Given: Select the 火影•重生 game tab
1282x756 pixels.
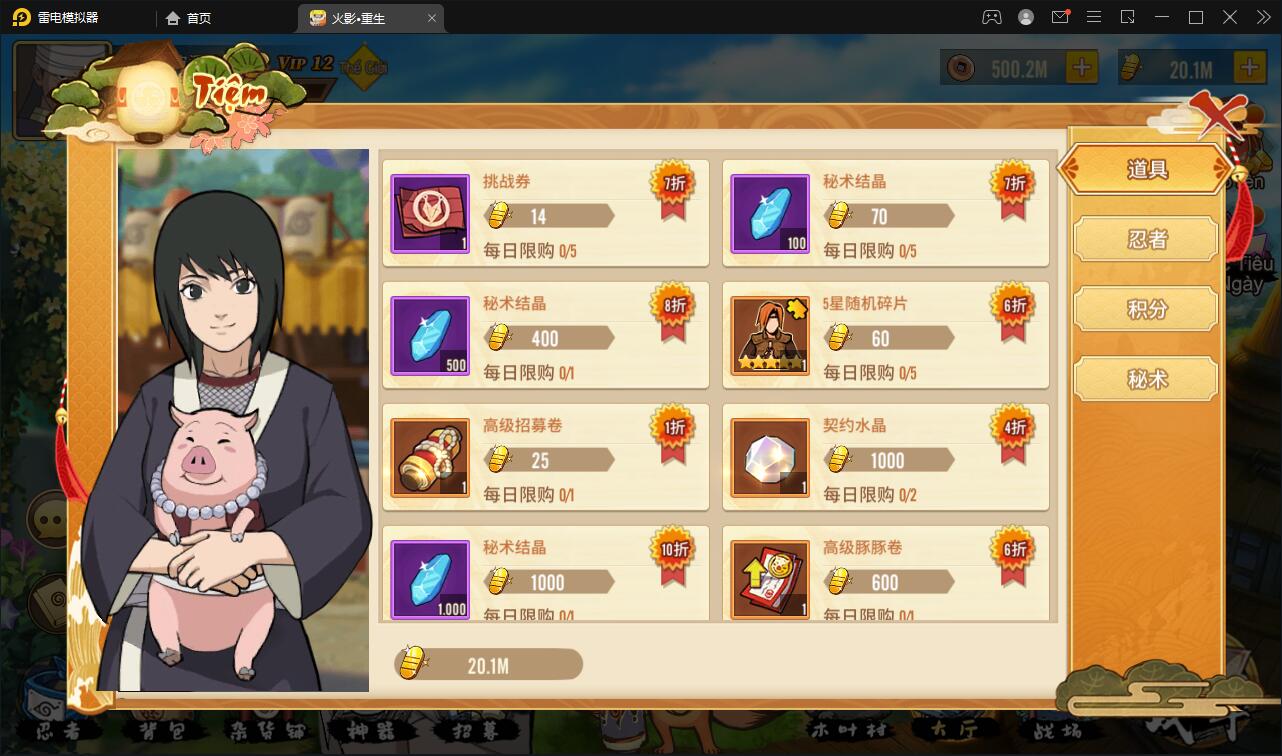Looking at the screenshot, I should coord(360,17).
